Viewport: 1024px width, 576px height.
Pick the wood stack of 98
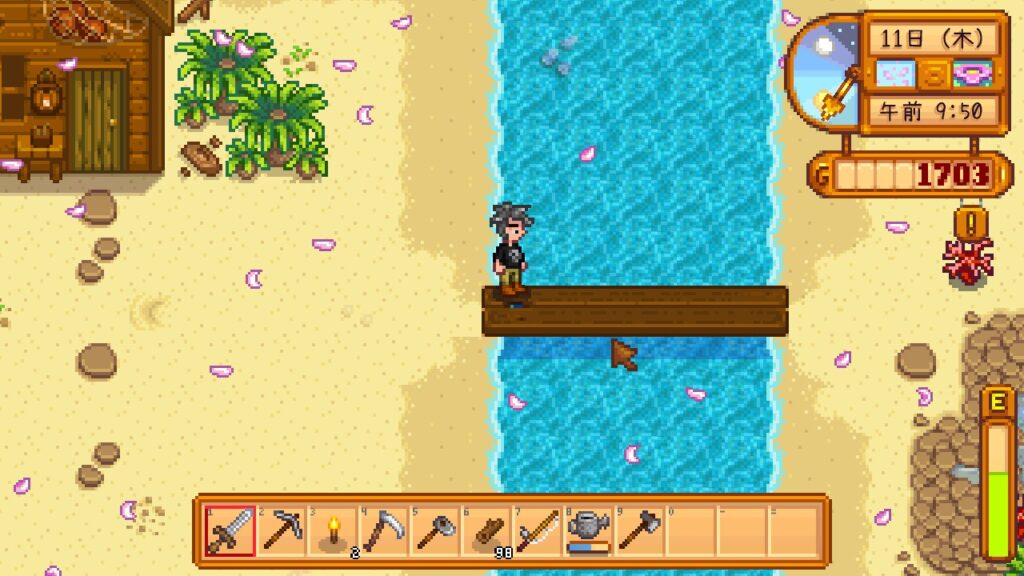point(488,531)
